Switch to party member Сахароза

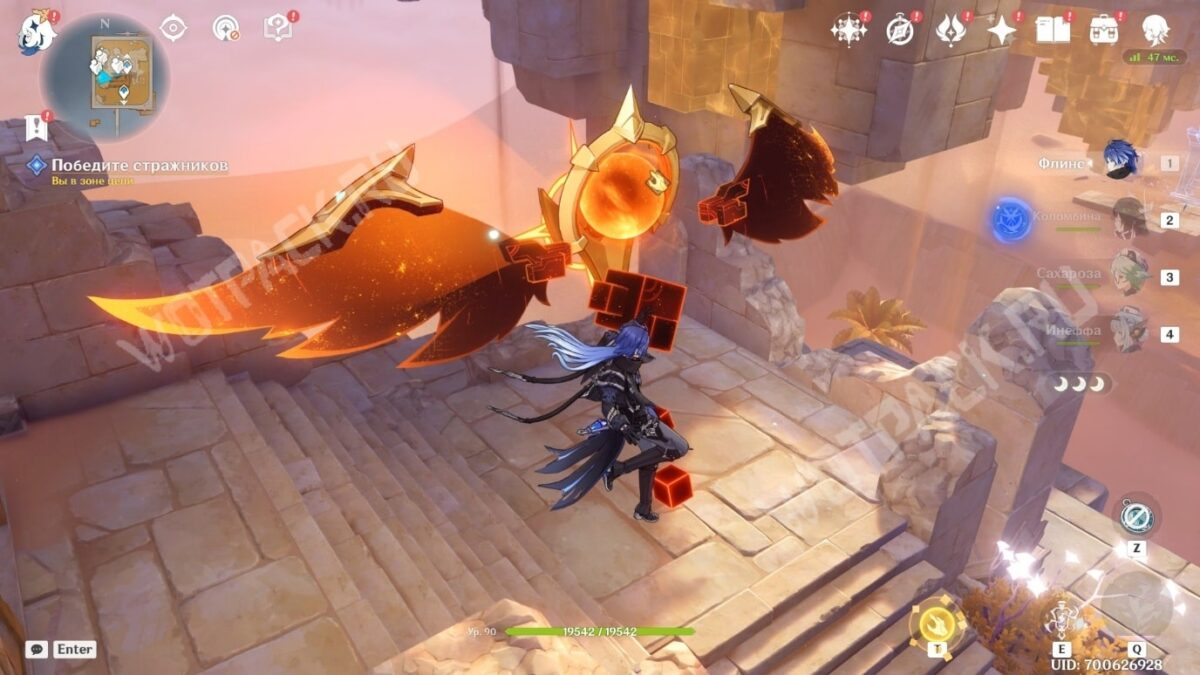(x=1128, y=274)
